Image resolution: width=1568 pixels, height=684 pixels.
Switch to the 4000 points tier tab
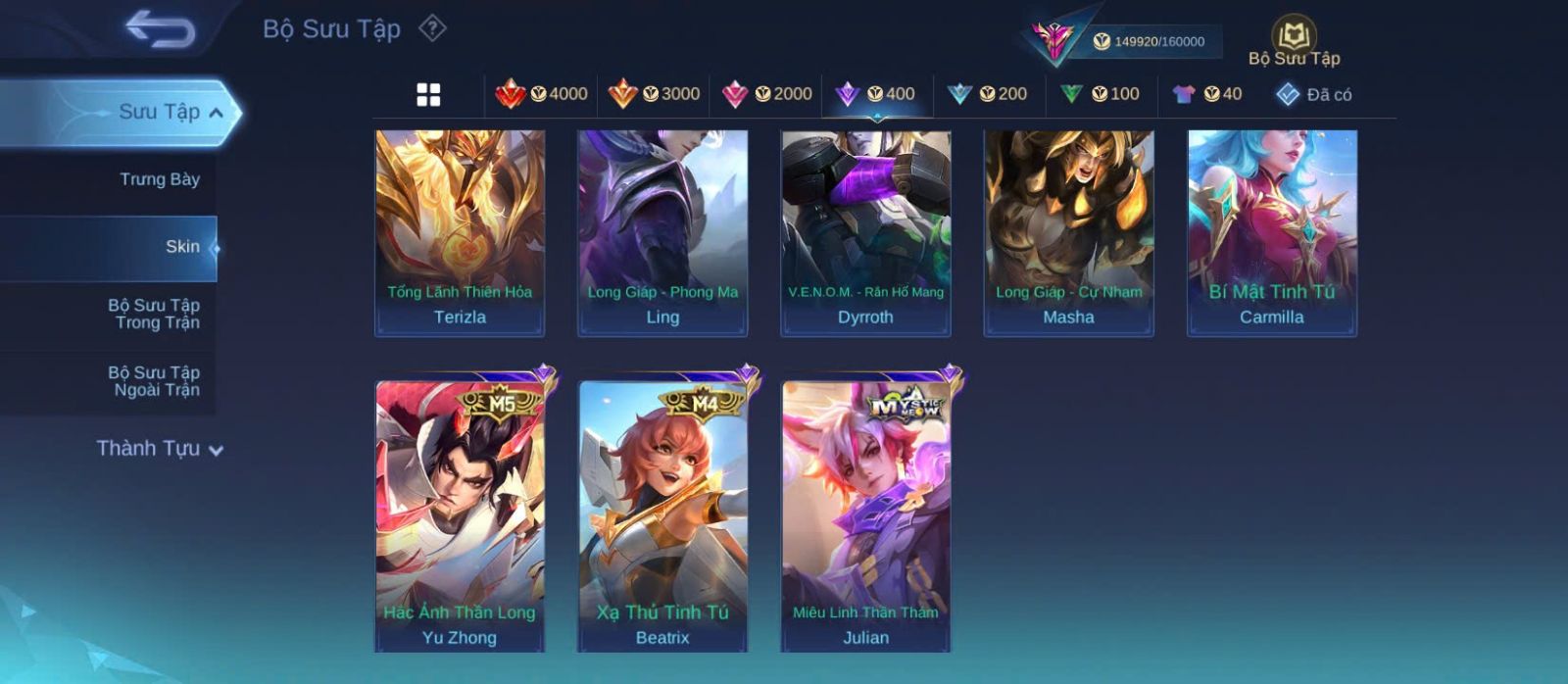[x=542, y=94]
